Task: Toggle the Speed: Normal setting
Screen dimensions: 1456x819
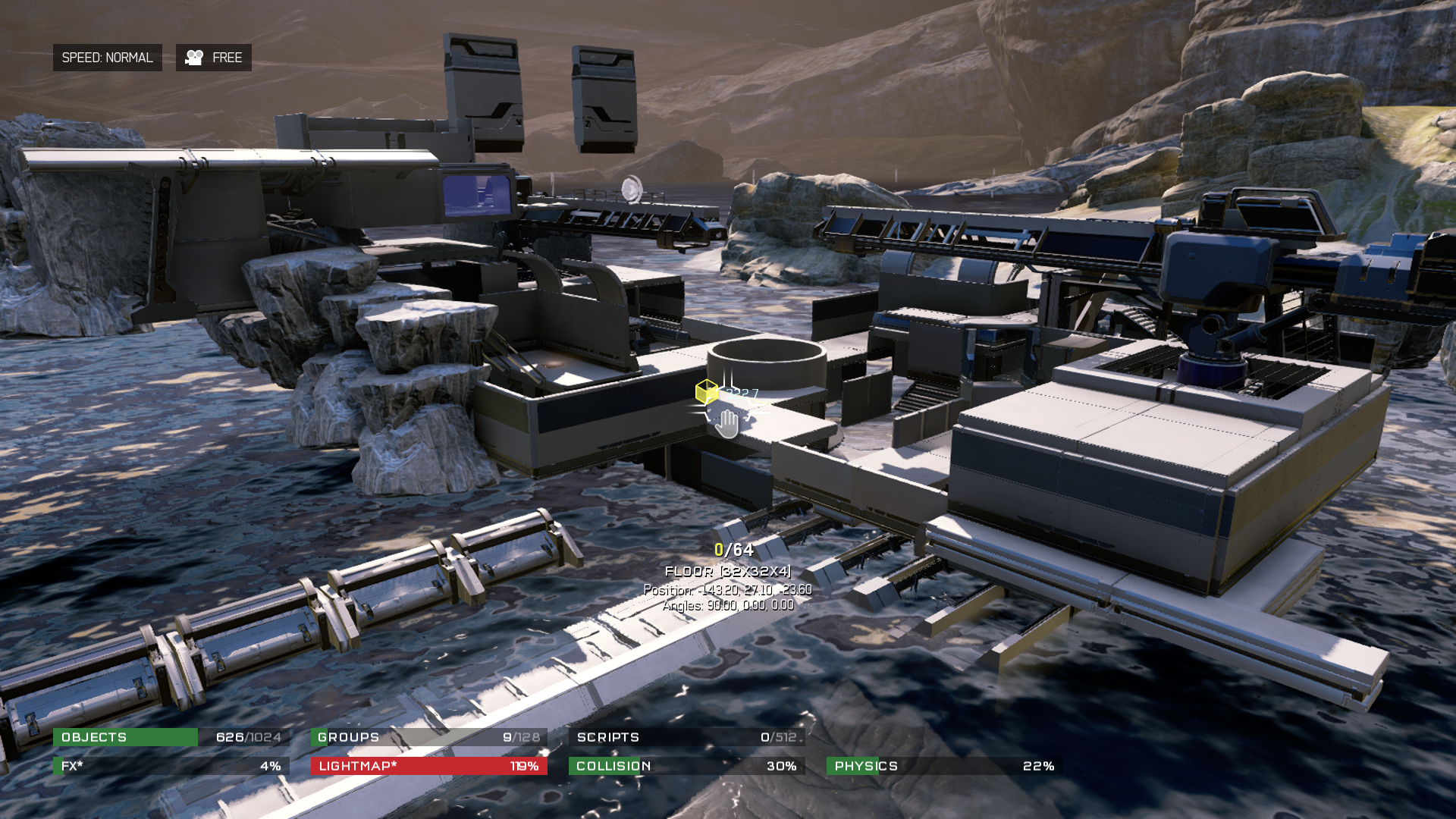Action: click(107, 58)
